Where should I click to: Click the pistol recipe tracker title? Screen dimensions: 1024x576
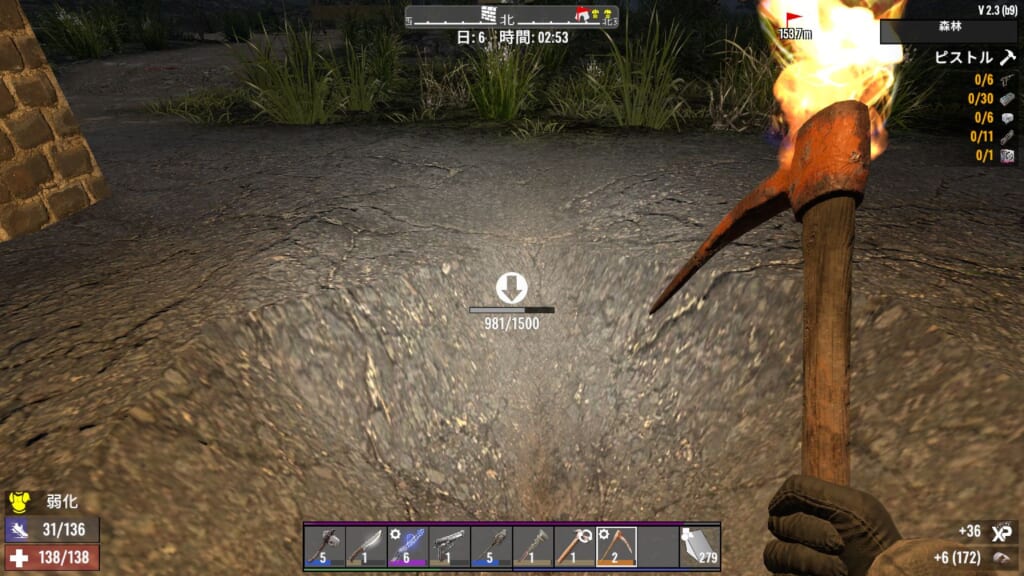point(964,58)
